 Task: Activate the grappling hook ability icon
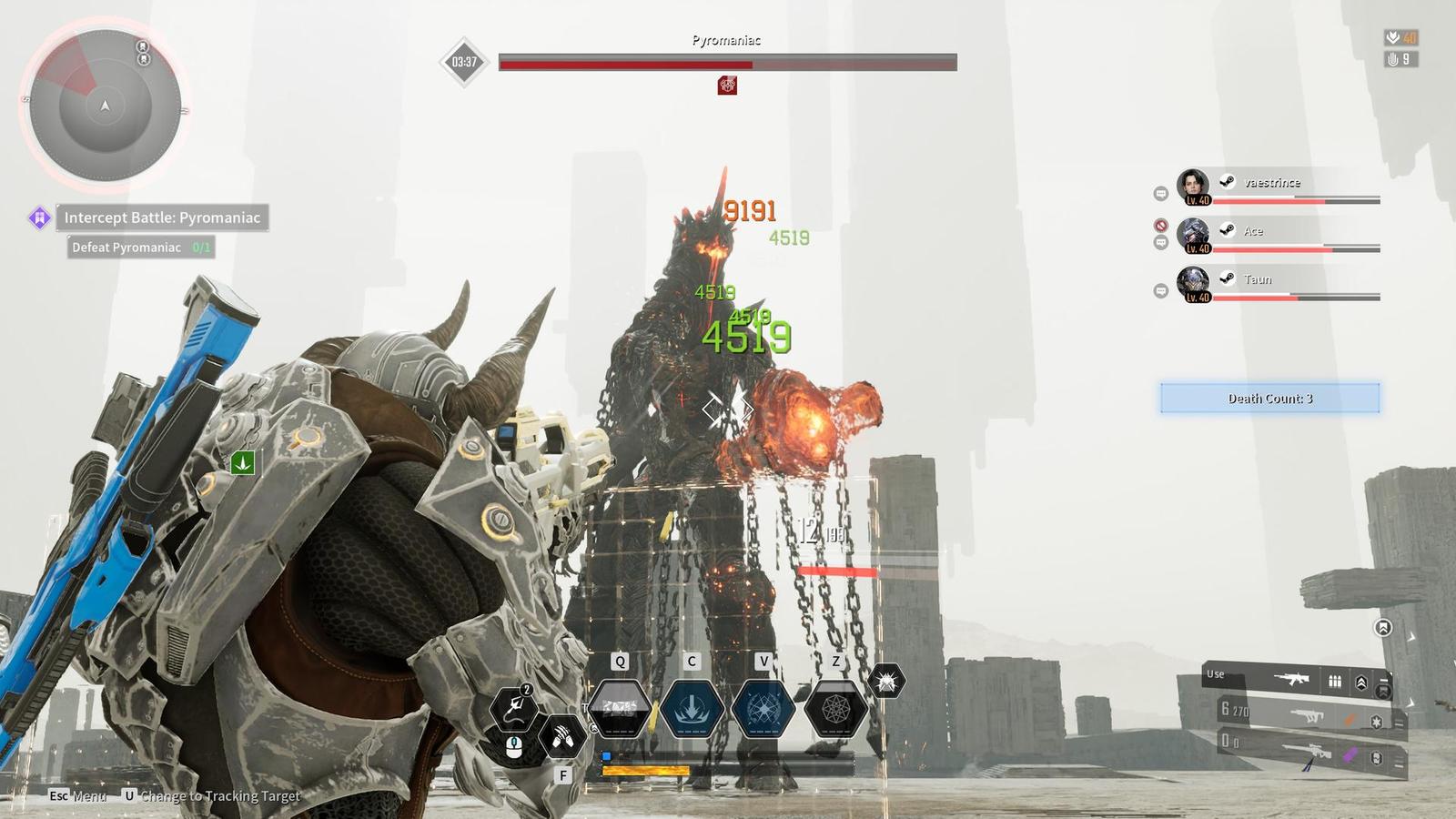click(513, 709)
